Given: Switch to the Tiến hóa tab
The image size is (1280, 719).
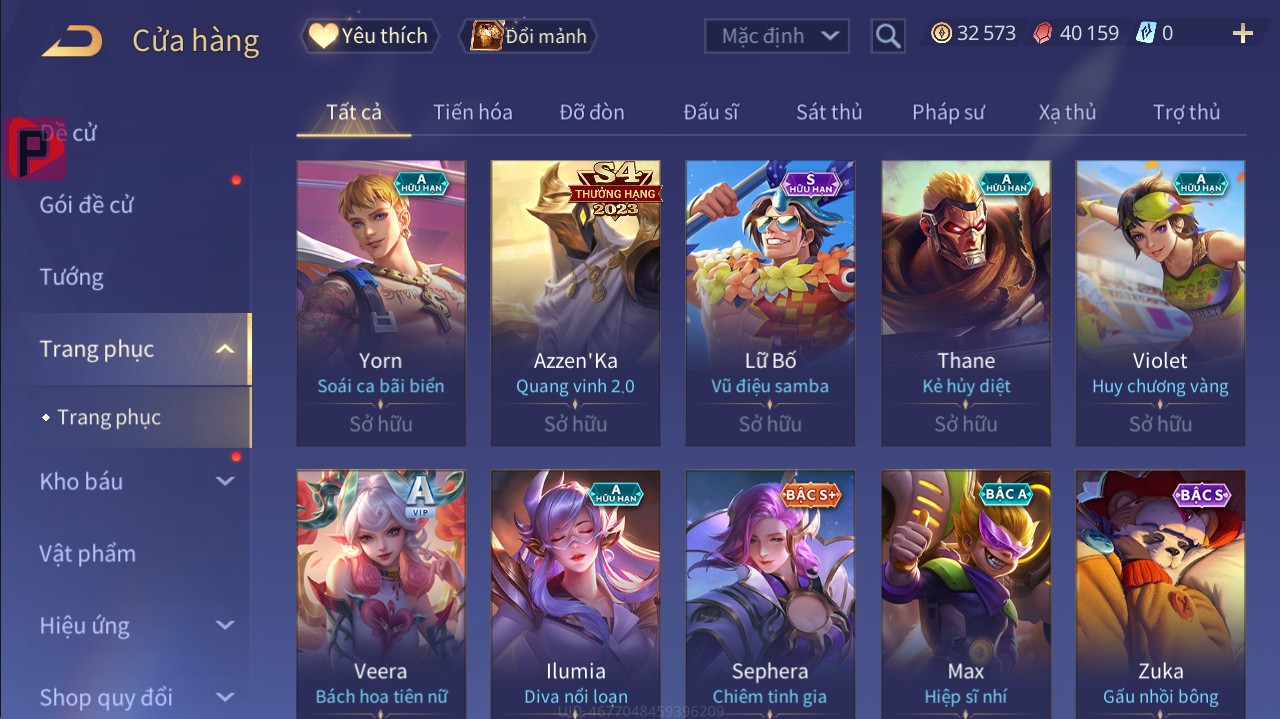Looking at the screenshot, I should tap(472, 112).
